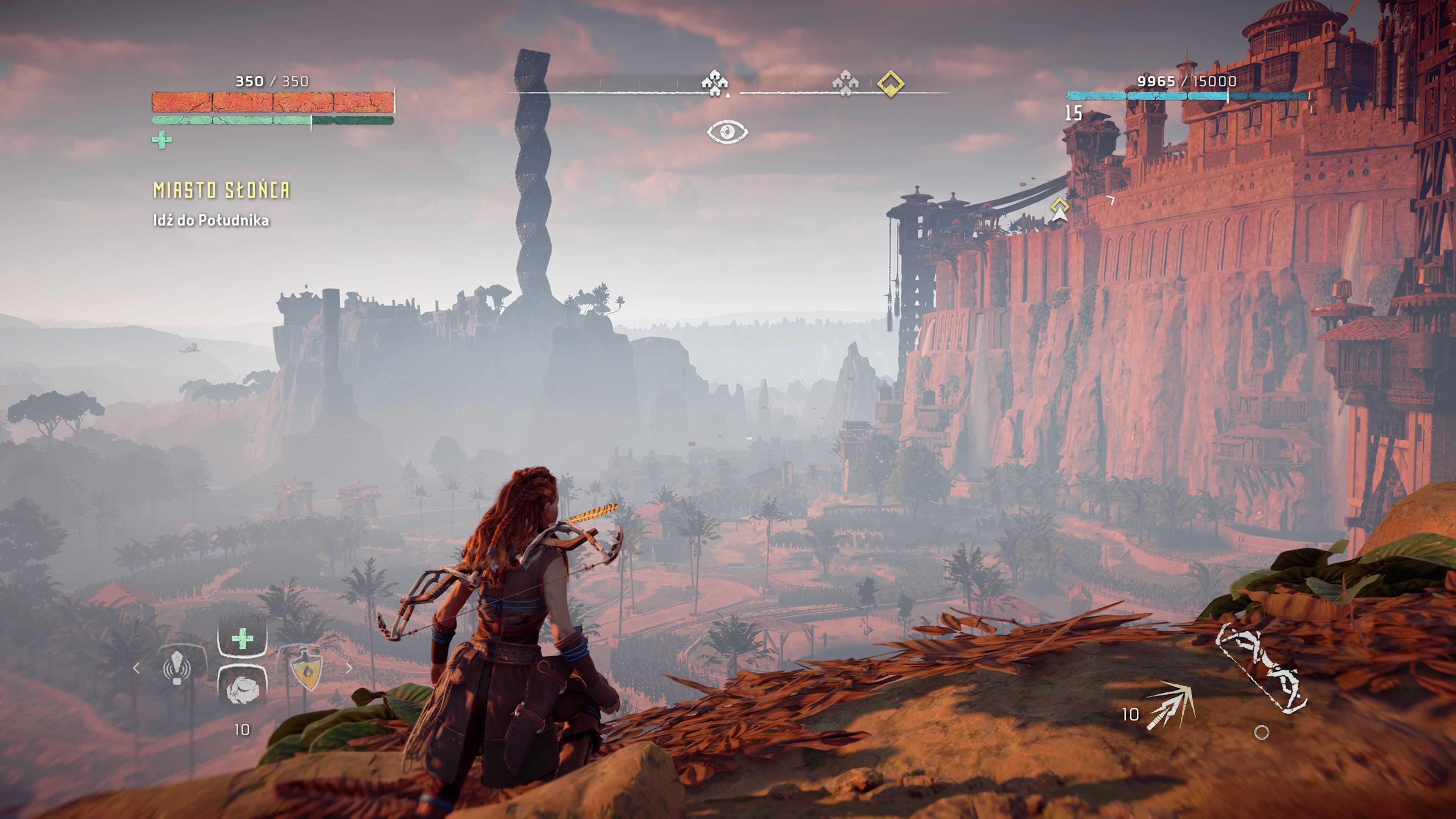
Task: Cycle tools with the left chevron arrow
Action: pyautogui.click(x=136, y=668)
